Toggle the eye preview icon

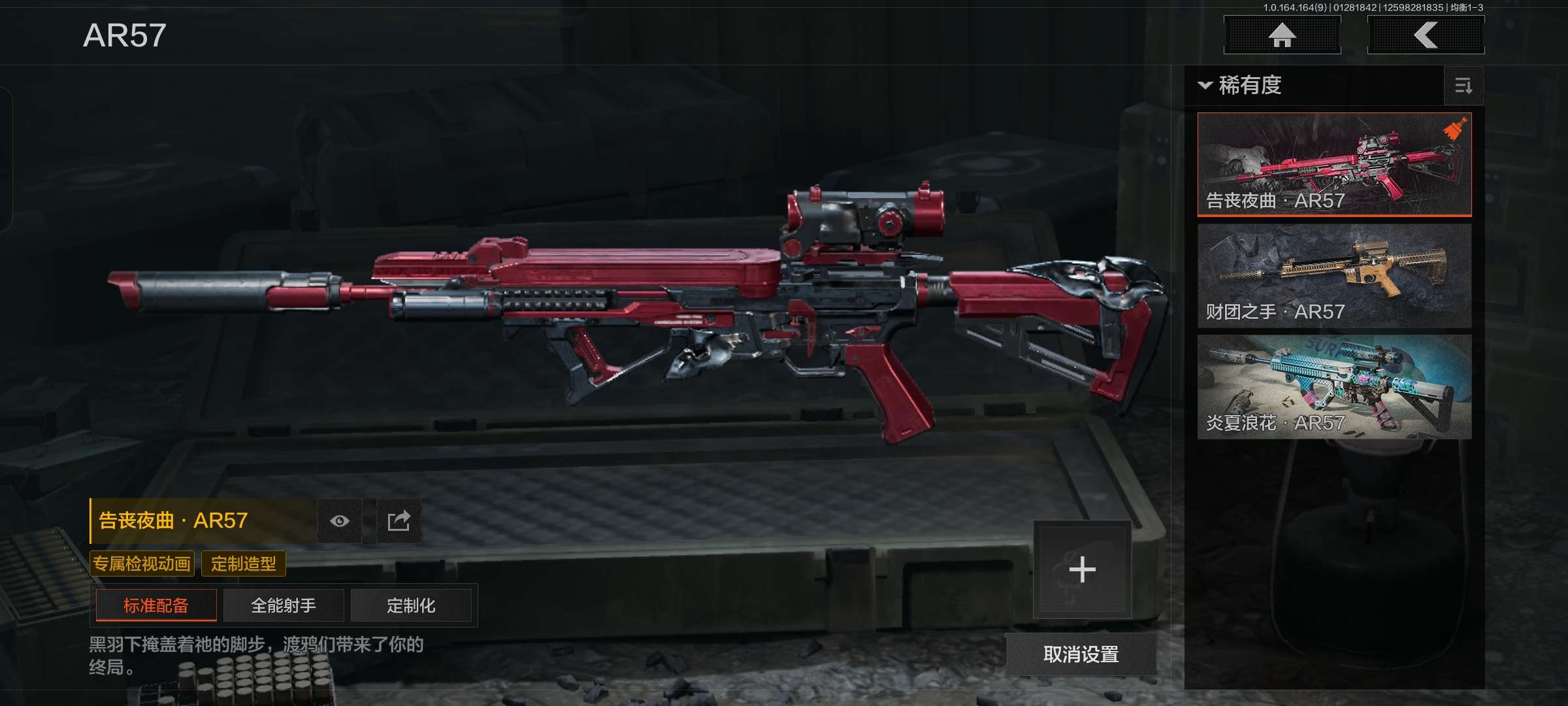coord(340,521)
